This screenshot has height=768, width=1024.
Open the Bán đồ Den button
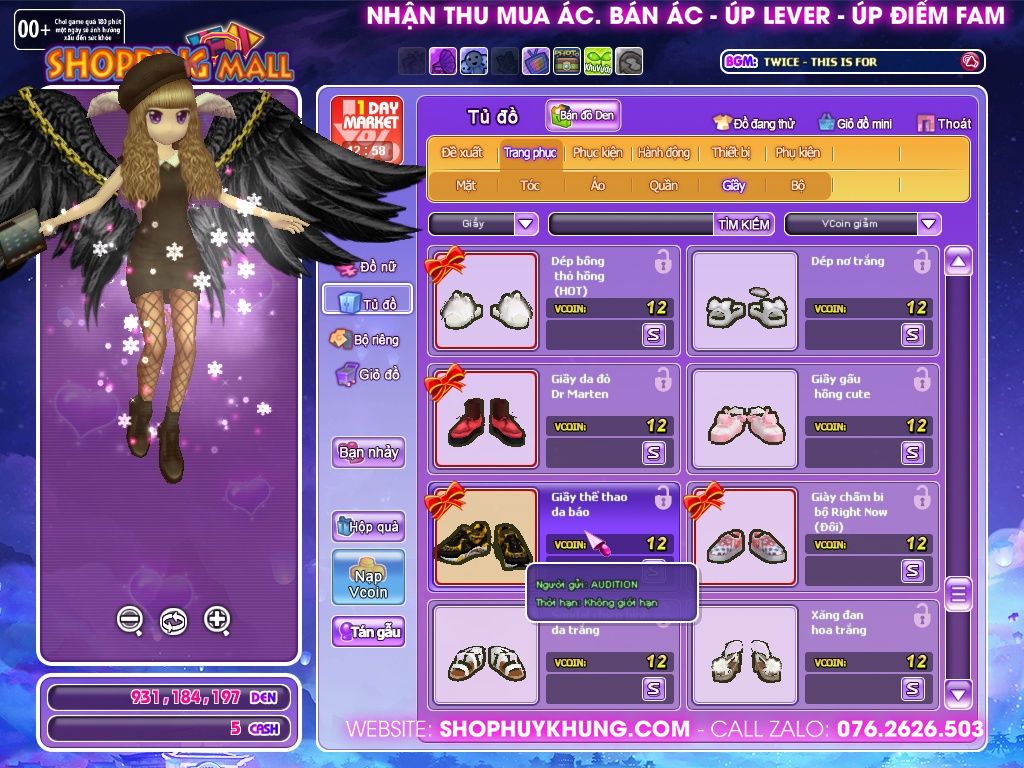tap(583, 116)
